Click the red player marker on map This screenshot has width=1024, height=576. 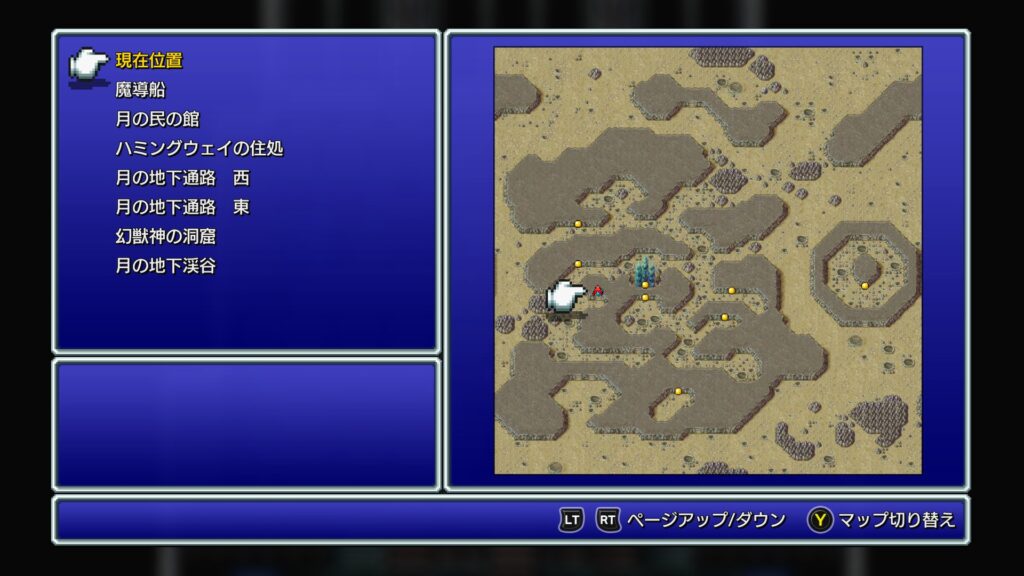click(x=598, y=291)
